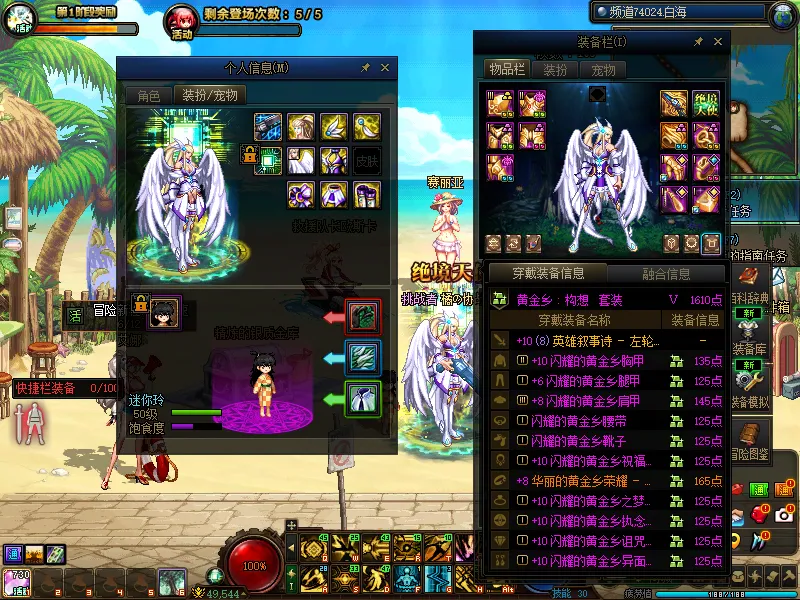Close the 个人信息 personal info window
Image resolution: width=800 pixels, height=600 pixels.
coord(385,68)
